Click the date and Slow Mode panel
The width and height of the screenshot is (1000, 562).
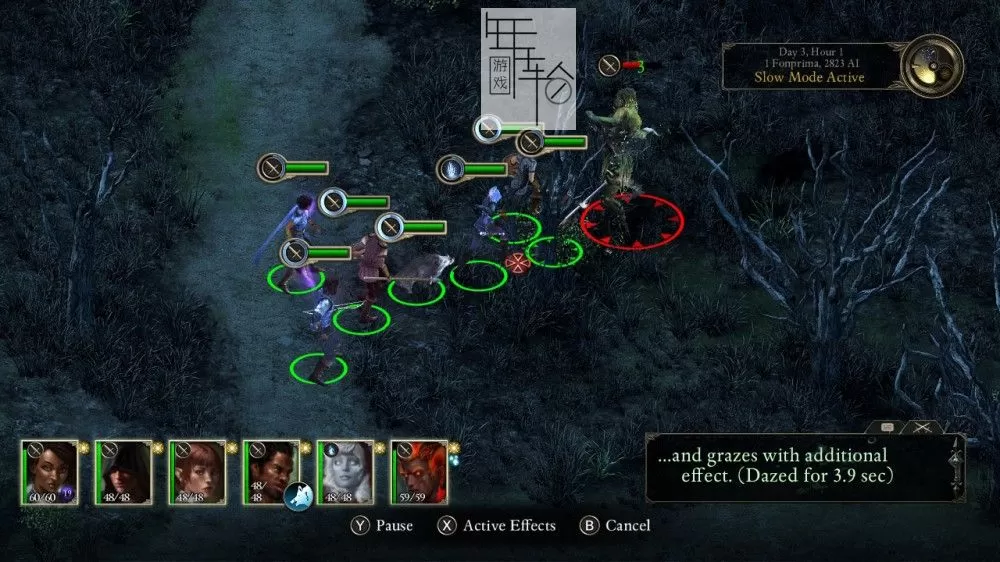[x=810, y=66]
